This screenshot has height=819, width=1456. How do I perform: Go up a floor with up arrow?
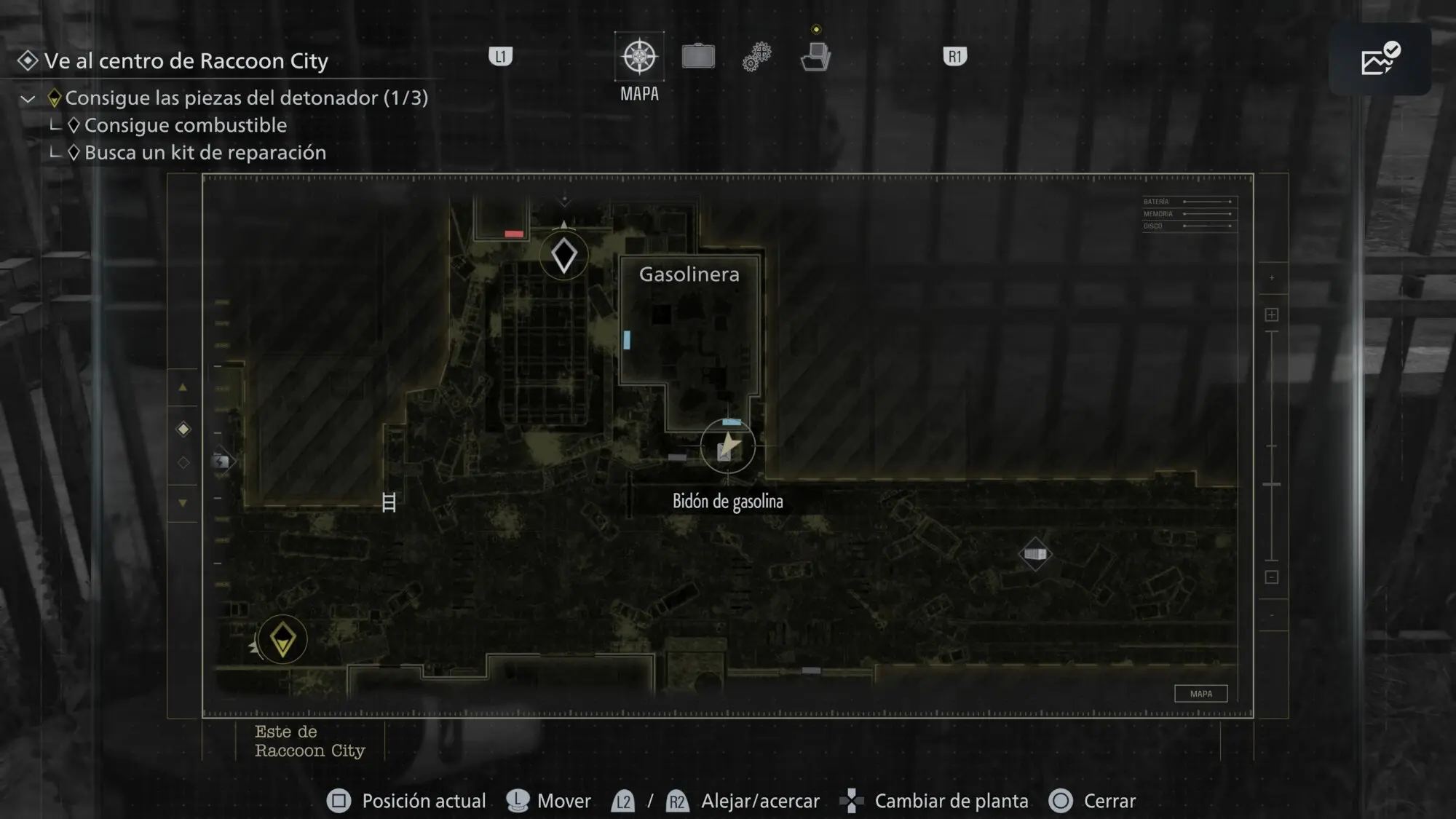[183, 388]
